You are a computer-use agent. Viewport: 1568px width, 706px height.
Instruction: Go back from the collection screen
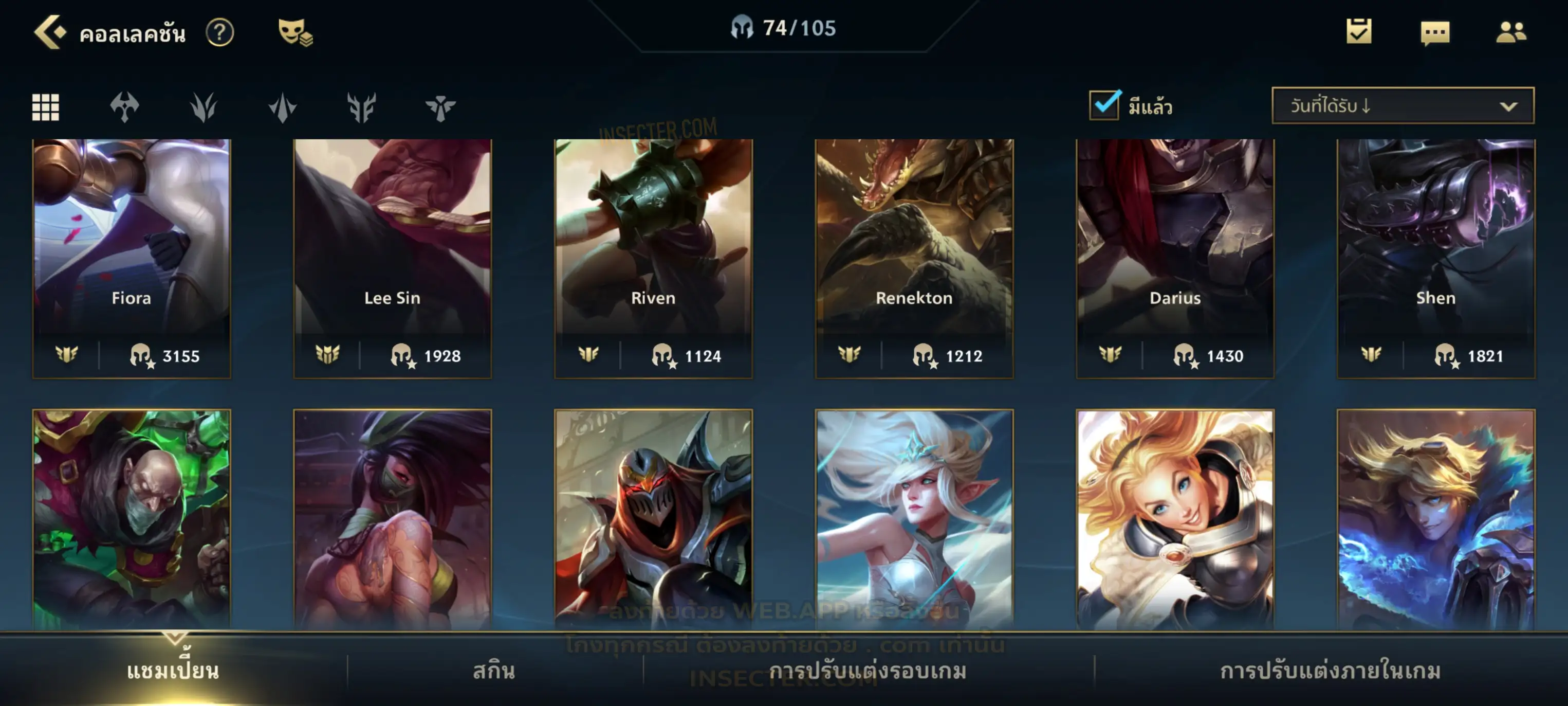tap(50, 32)
